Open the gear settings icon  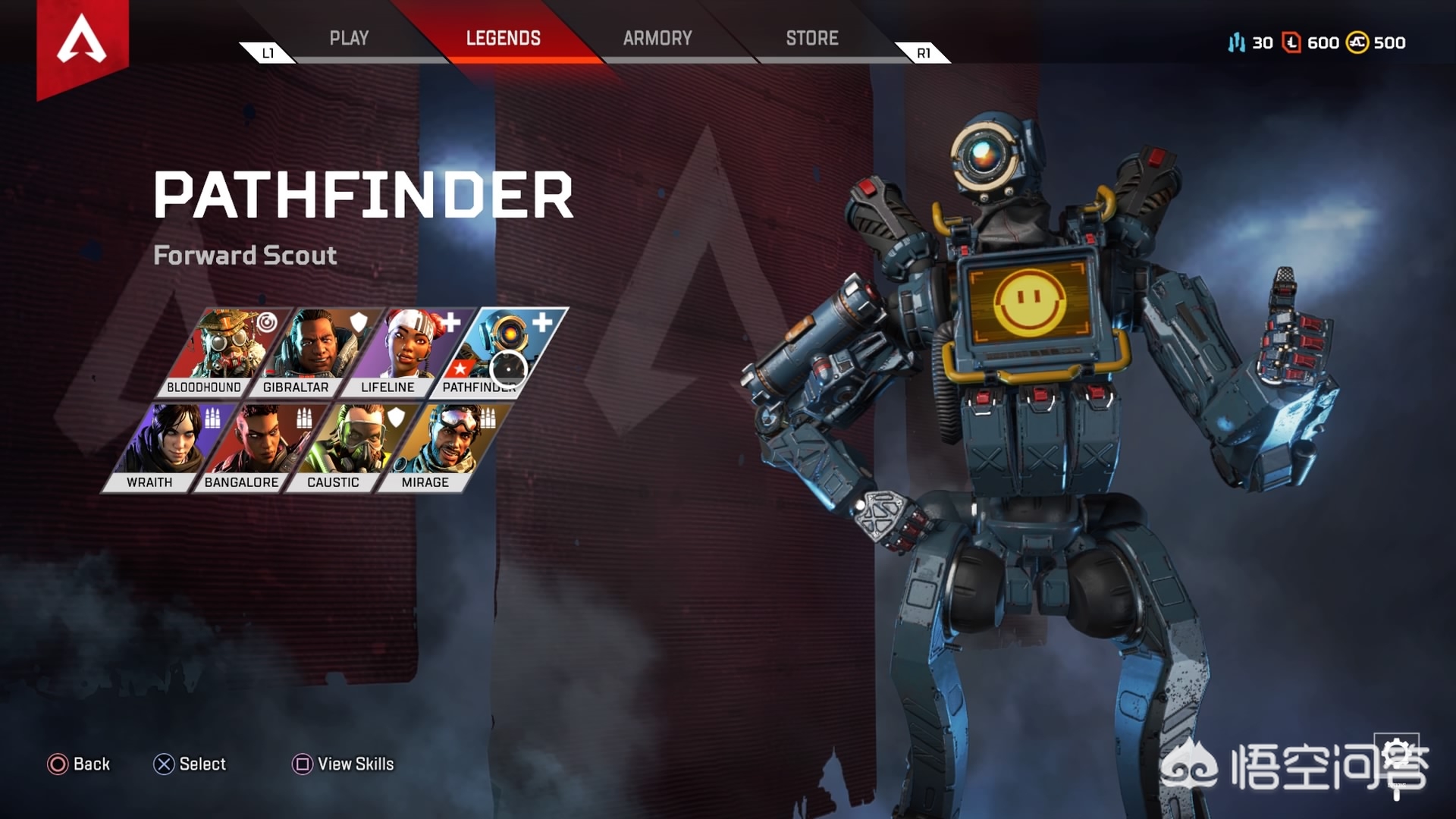coord(1399,754)
